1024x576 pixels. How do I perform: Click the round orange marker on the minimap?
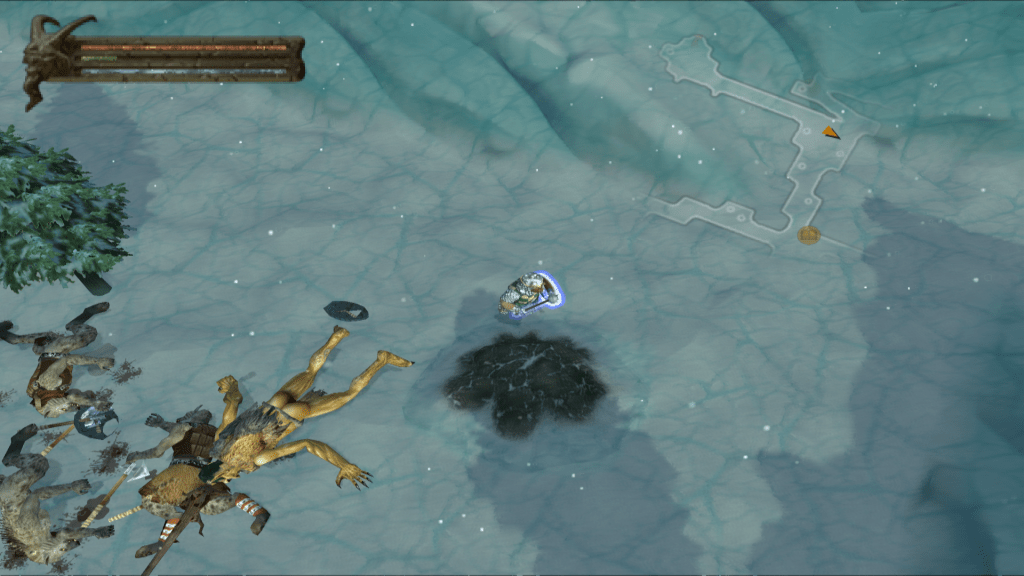pos(809,235)
